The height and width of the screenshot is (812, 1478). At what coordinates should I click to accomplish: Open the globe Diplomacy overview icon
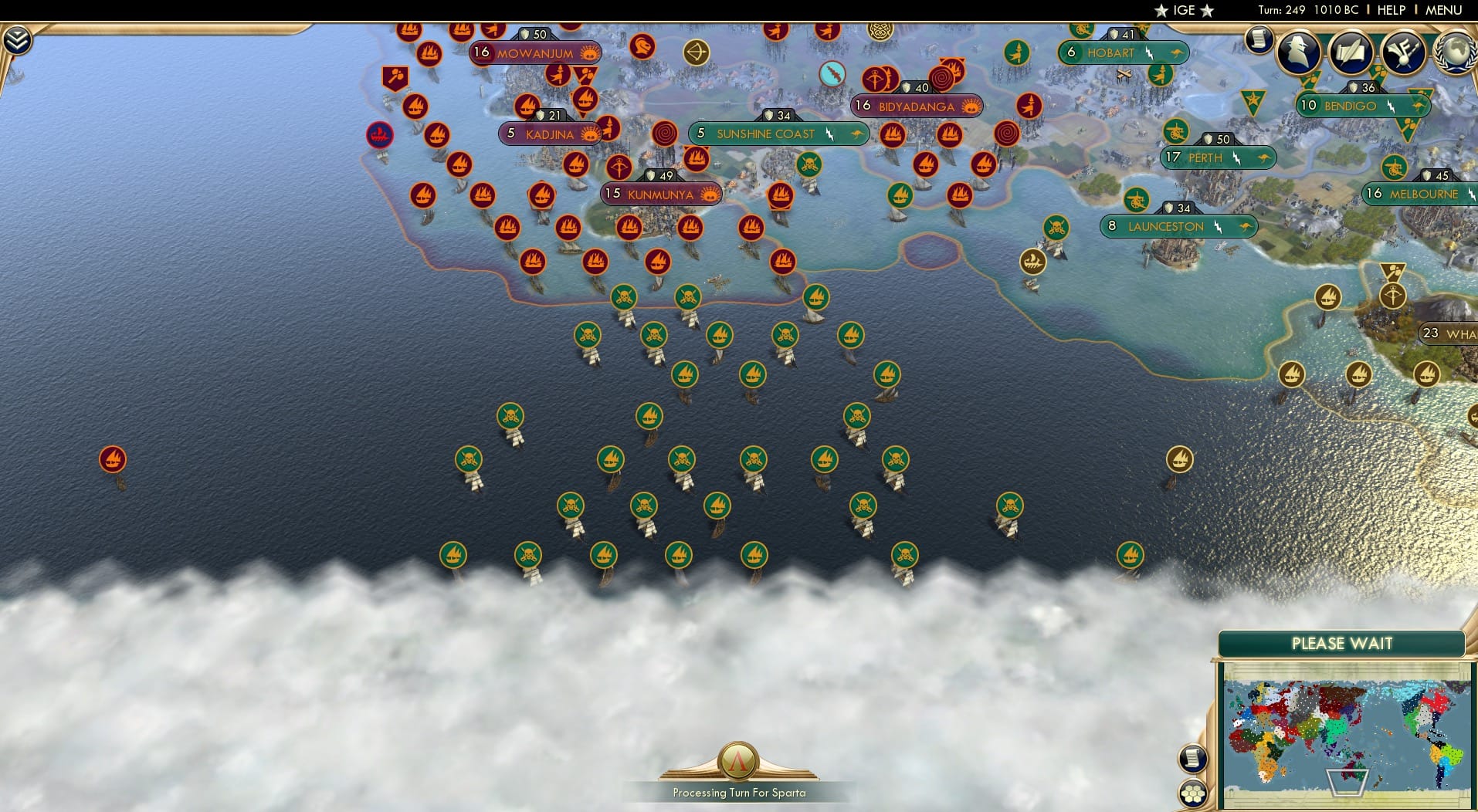pyautogui.click(x=1458, y=52)
